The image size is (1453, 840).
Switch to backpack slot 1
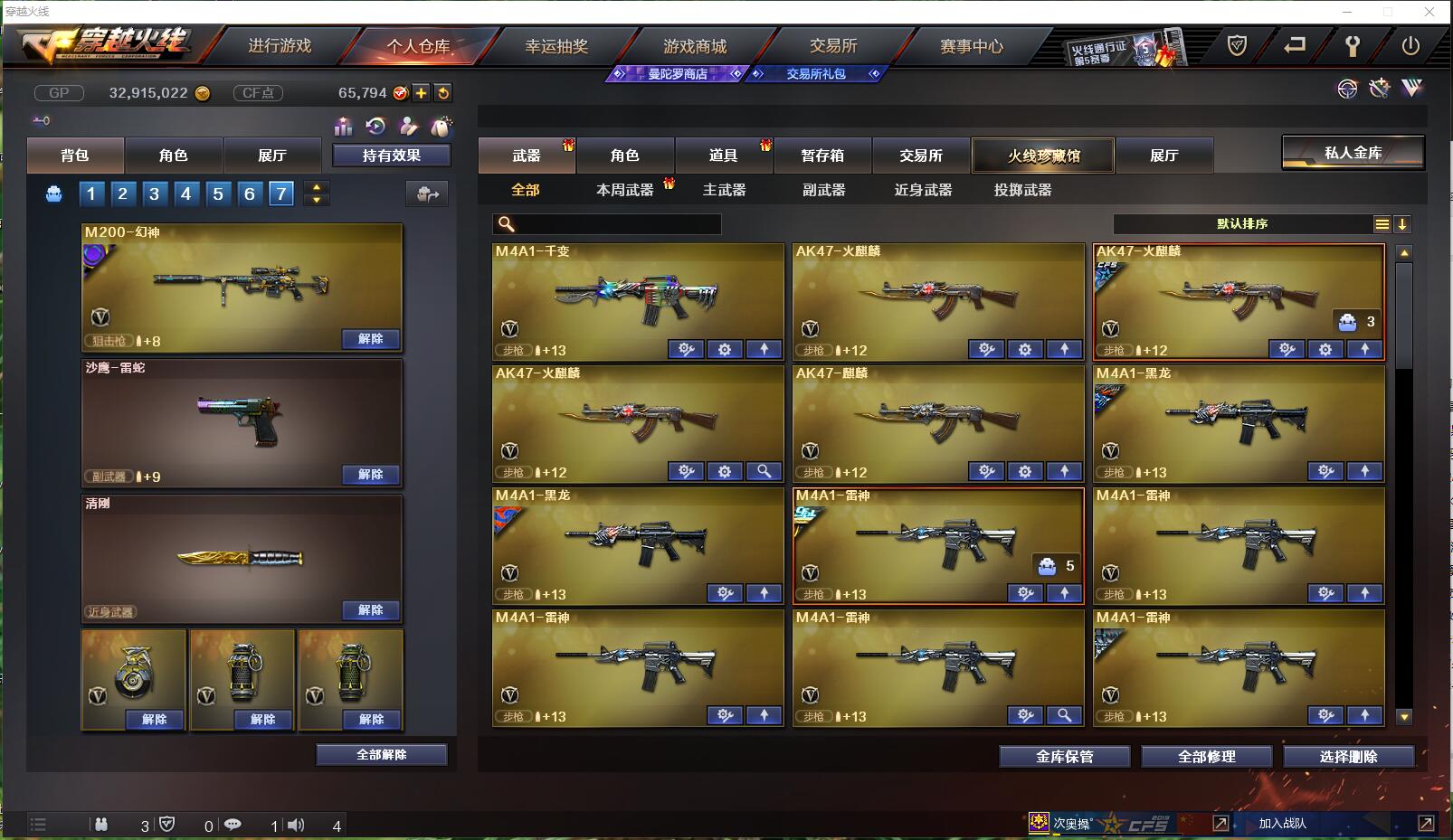90,193
